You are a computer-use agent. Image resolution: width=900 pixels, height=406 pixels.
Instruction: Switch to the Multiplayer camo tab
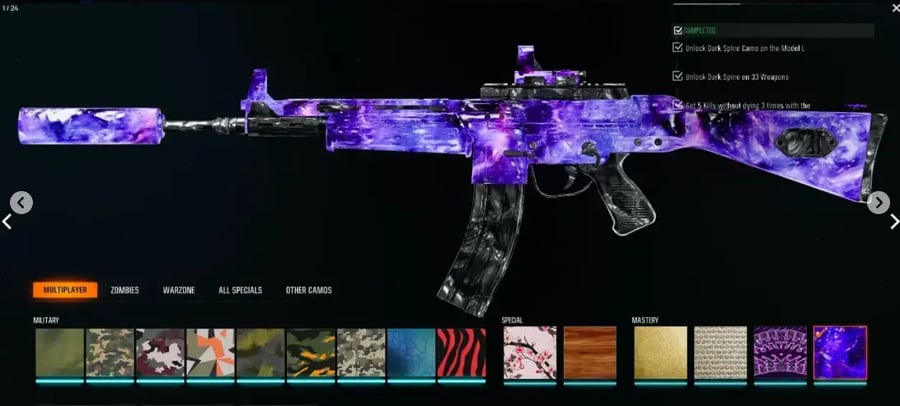(x=63, y=290)
